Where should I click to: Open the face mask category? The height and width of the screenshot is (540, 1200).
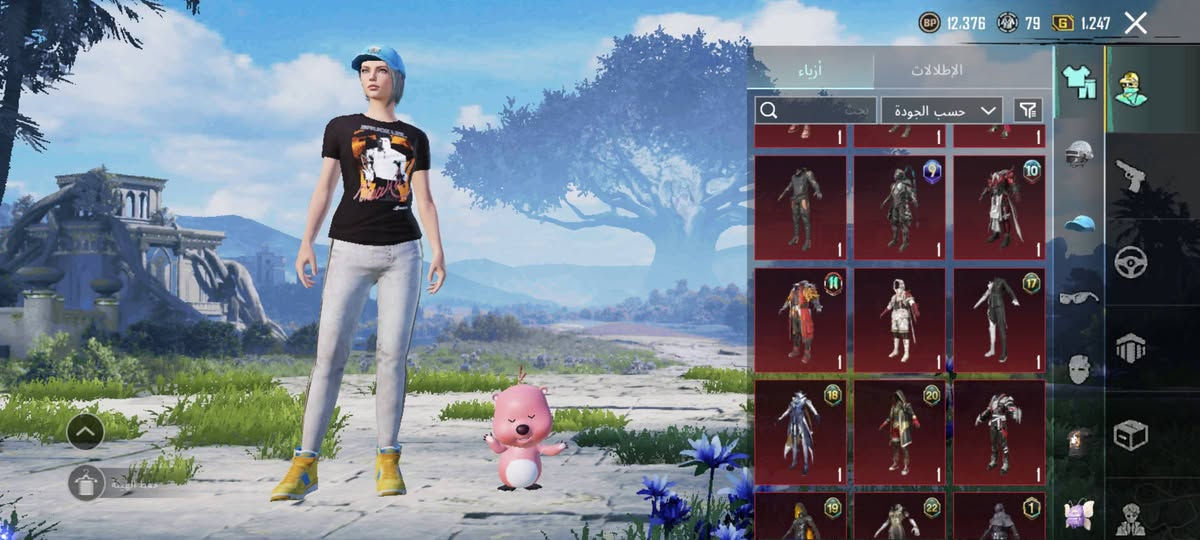pos(1079,368)
